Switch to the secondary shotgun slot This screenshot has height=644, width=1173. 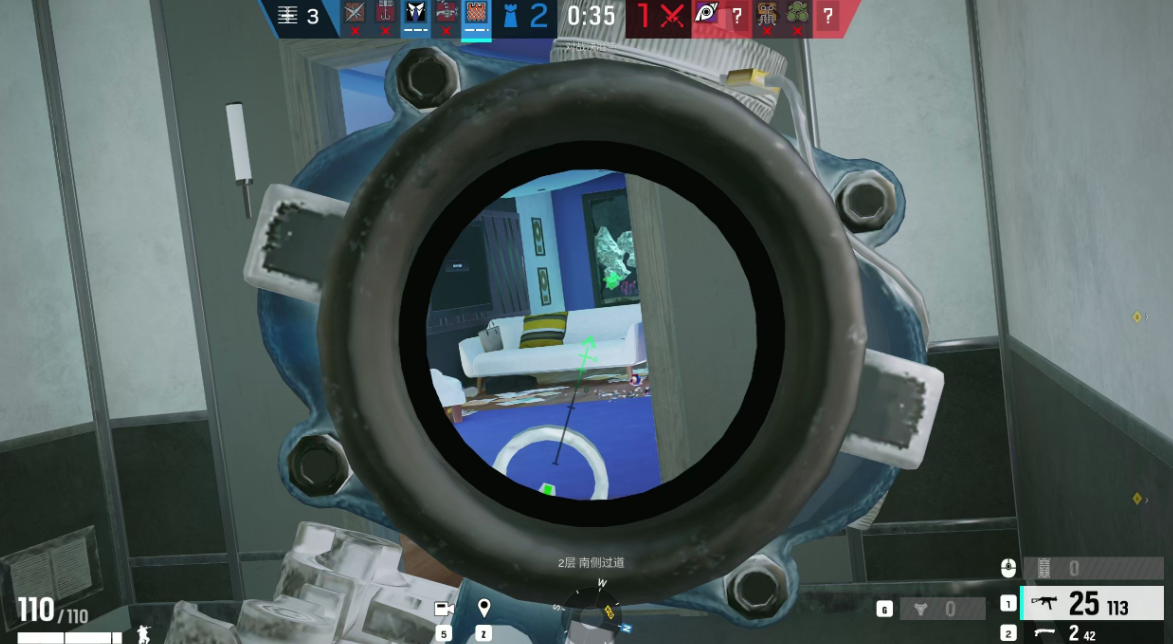click(x=1091, y=633)
